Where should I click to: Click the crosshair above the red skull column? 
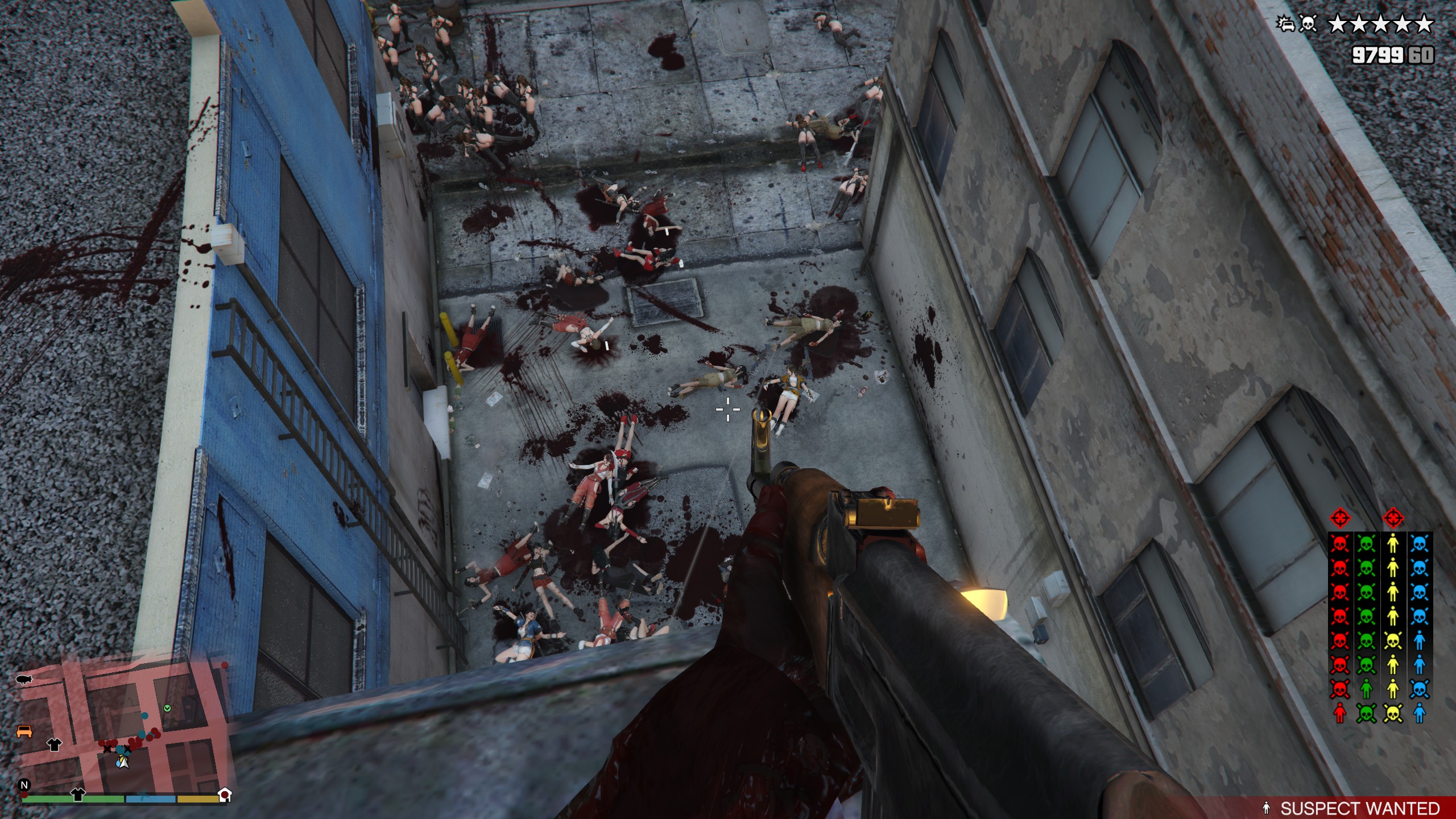(x=1340, y=518)
